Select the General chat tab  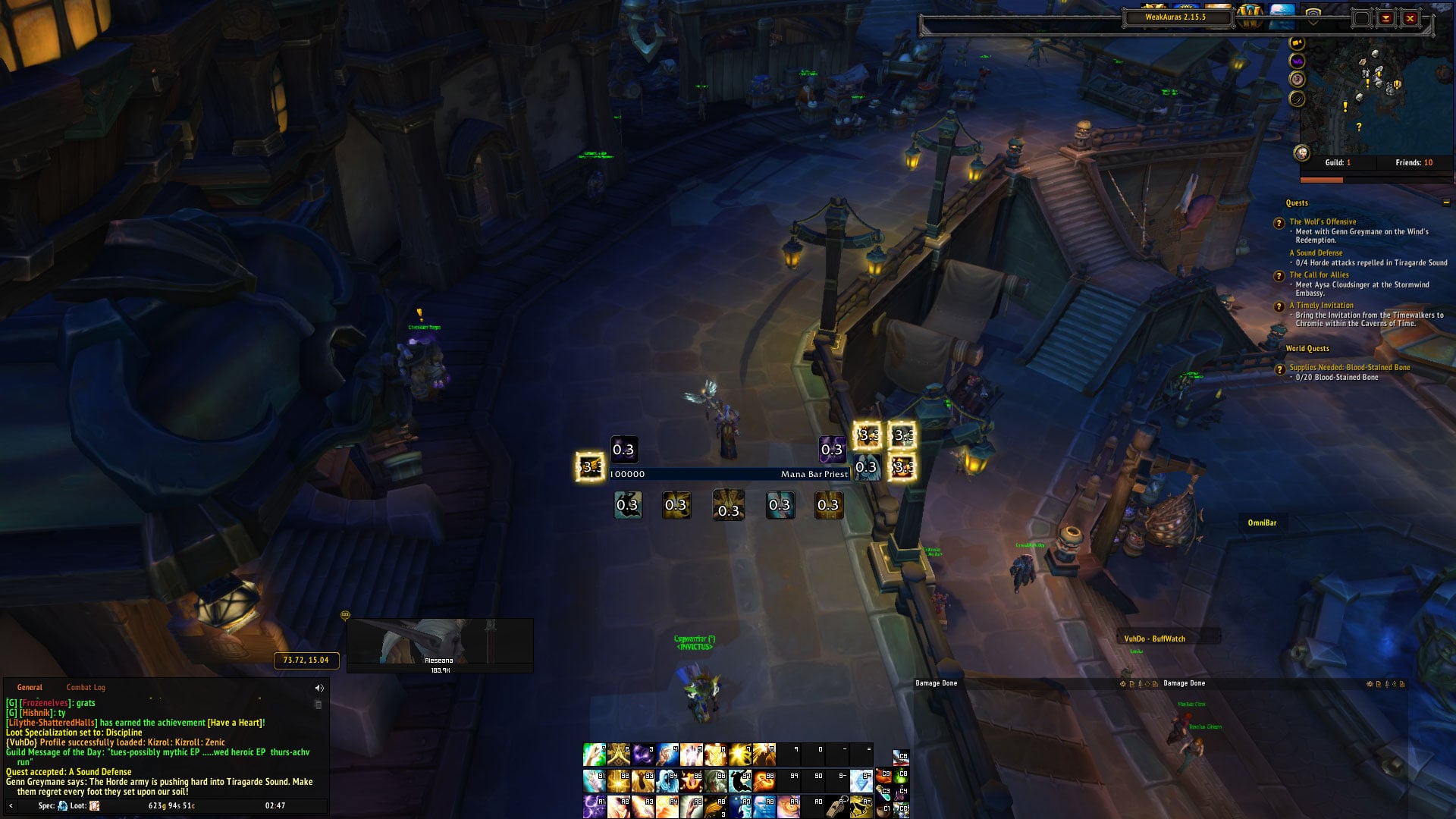pyautogui.click(x=30, y=687)
